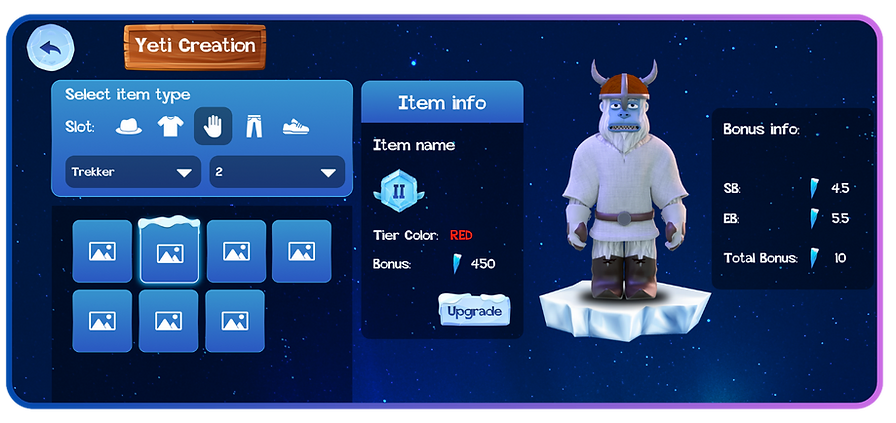Switch to the pants slot icon
896x423 pixels.
(254, 127)
